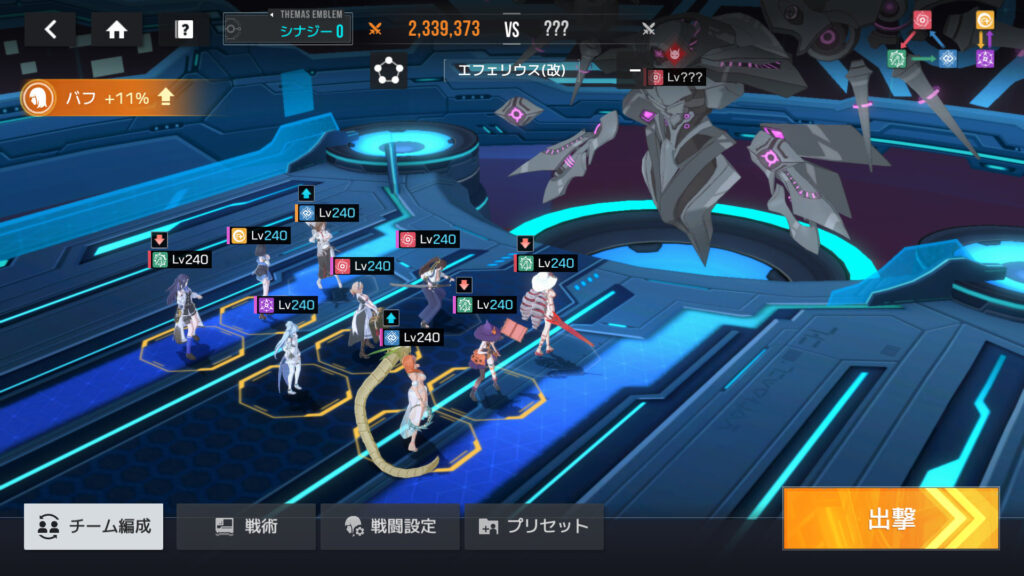Go back using the arrow button
The image size is (1024, 576).
(x=50, y=29)
